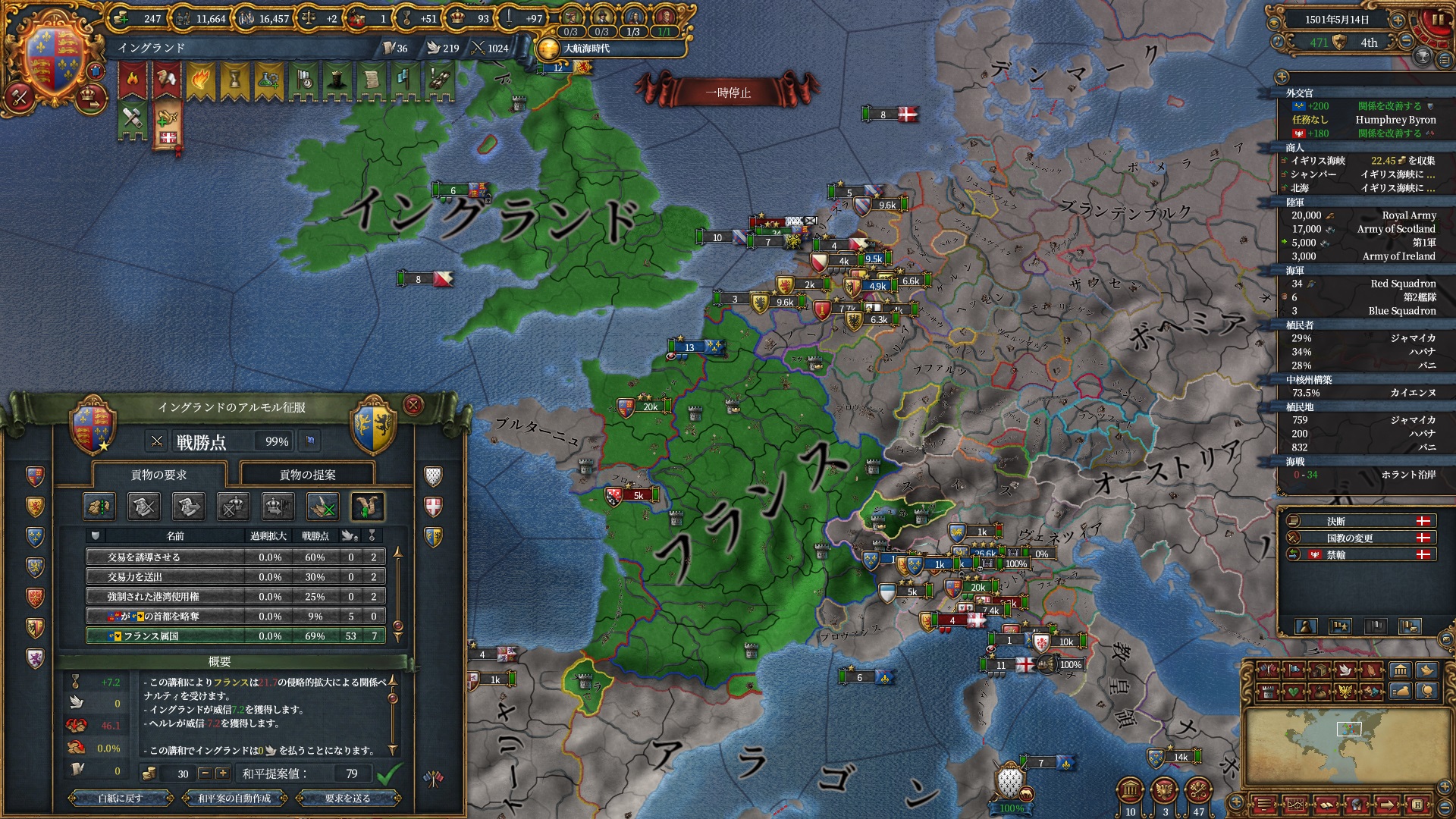Auto-generate the peace offer (和平案の自動作成)
Viewport: 1456px width, 819px height.
coord(234,798)
